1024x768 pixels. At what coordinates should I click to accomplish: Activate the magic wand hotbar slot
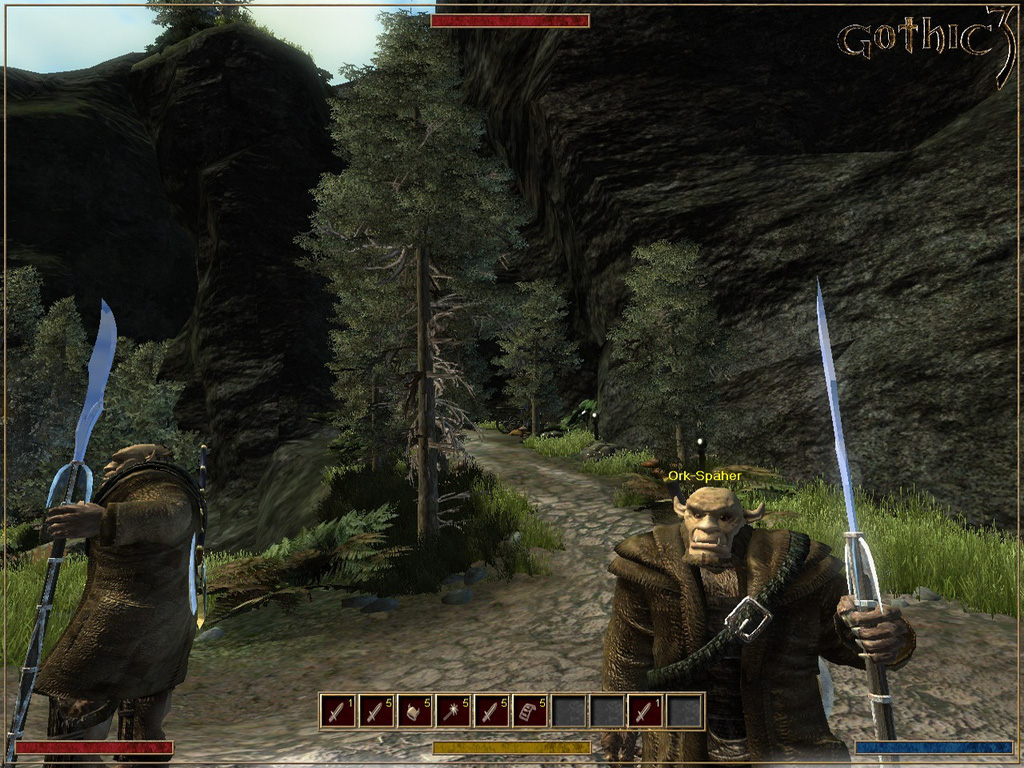(x=453, y=711)
